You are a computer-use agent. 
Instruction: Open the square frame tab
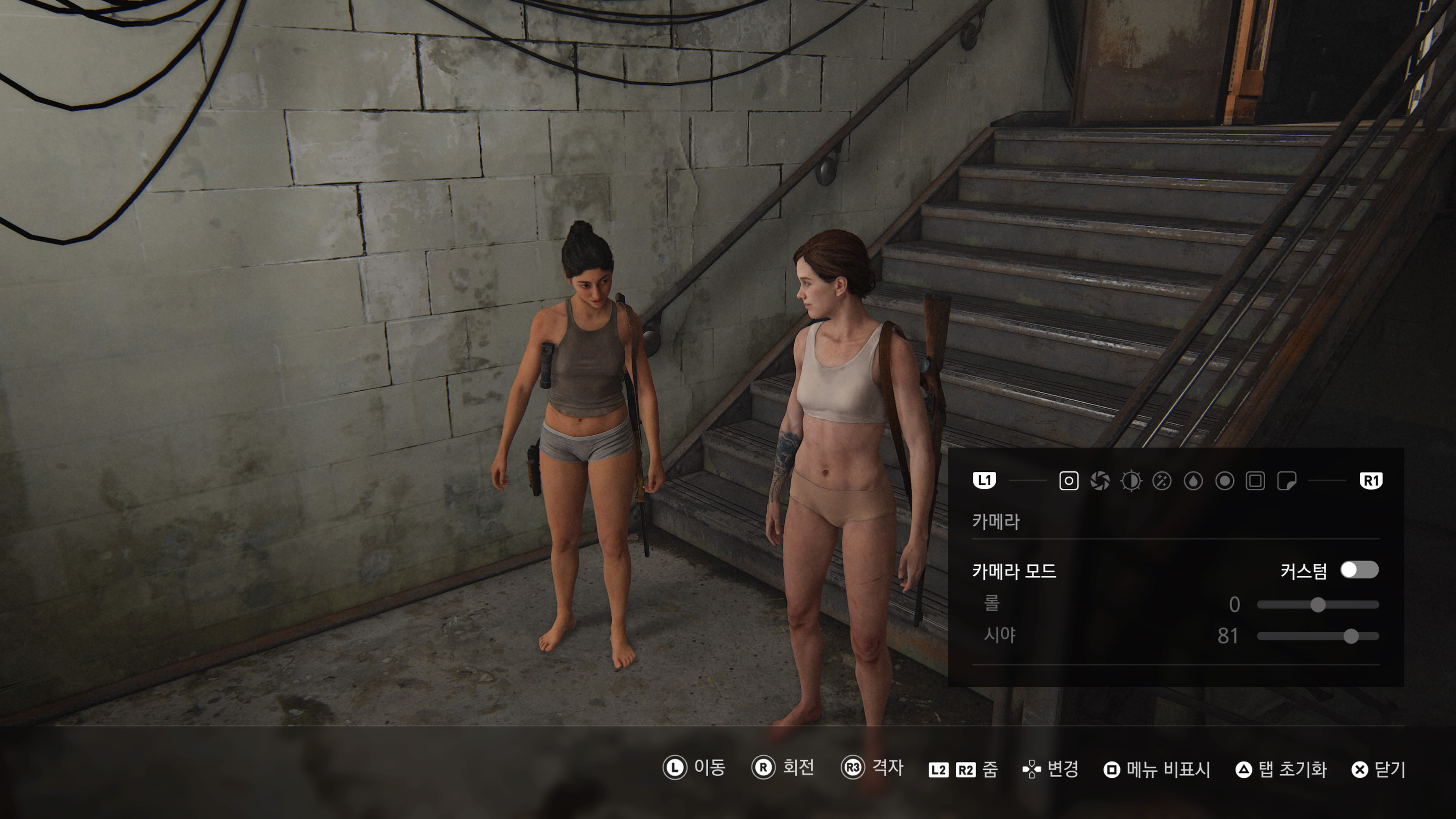click(x=1255, y=481)
